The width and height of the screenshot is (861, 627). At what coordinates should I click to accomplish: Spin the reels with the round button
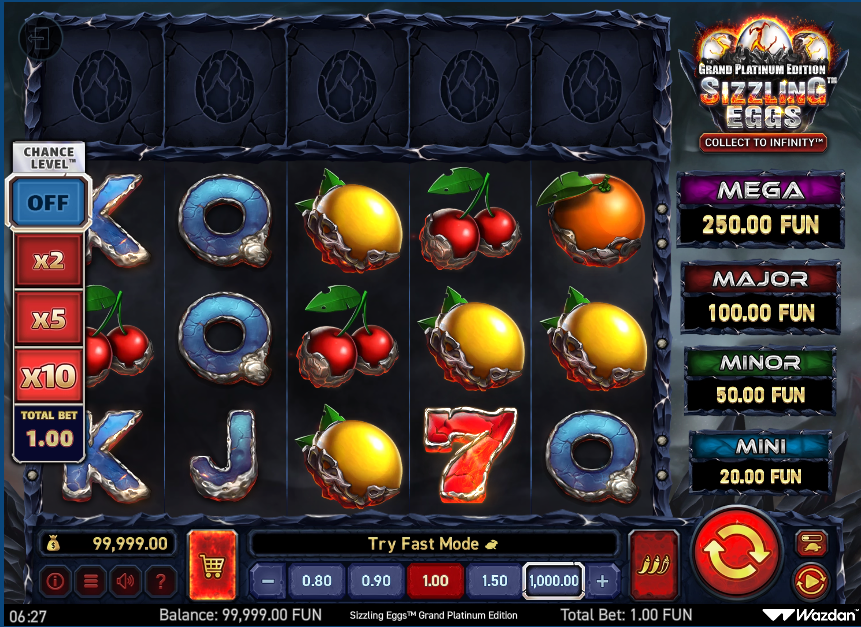point(735,553)
